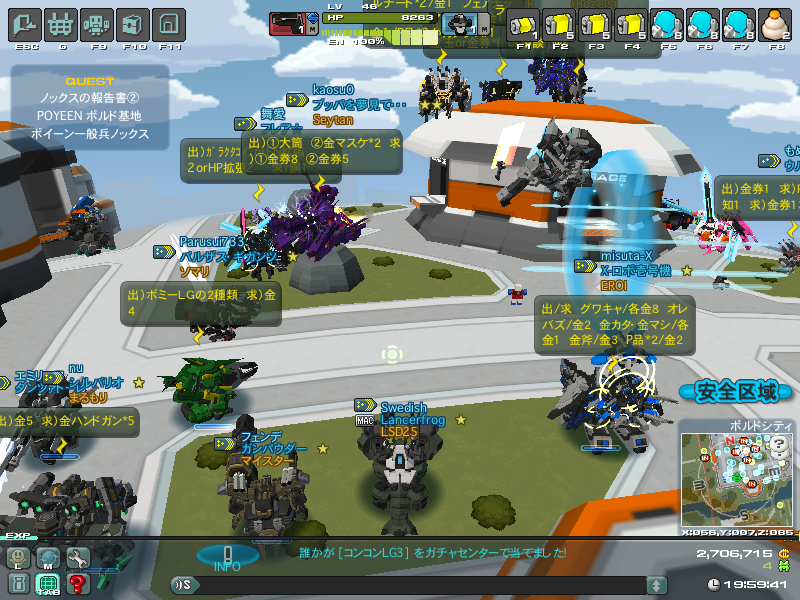
Task: Toggle the chat scroll arrows button
Action: [657, 585]
